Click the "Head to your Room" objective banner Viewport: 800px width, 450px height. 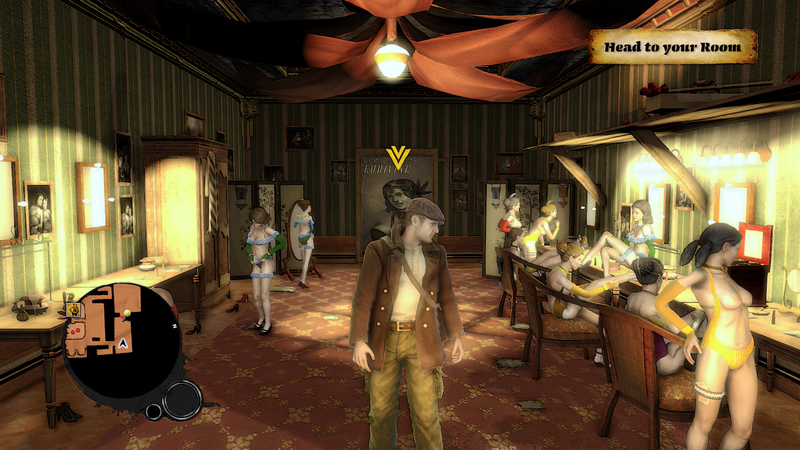pos(672,46)
